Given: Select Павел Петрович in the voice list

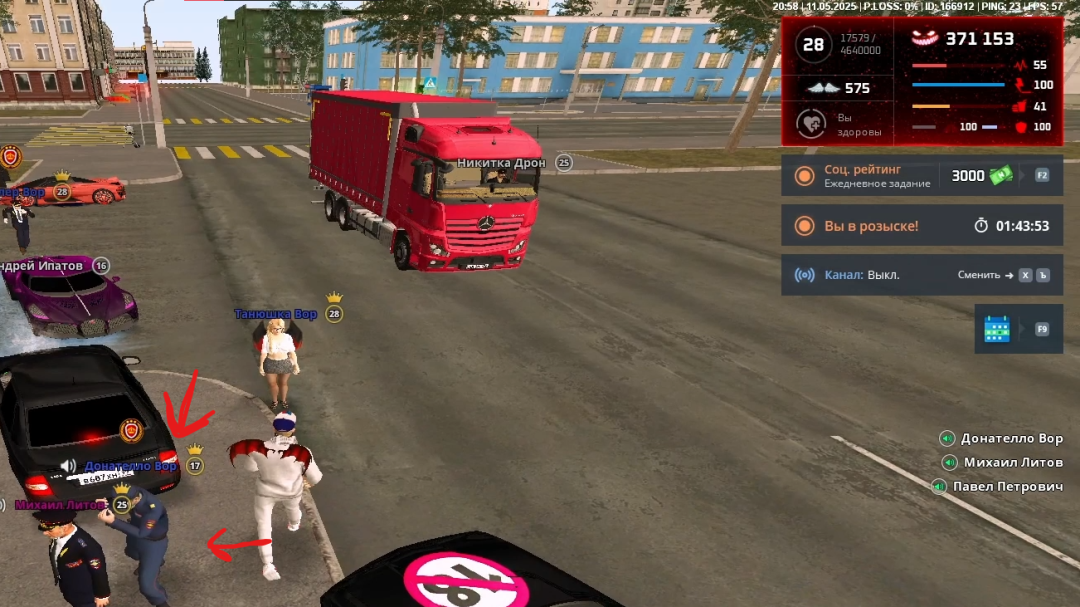Looking at the screenshot, I should point(1007,486).
